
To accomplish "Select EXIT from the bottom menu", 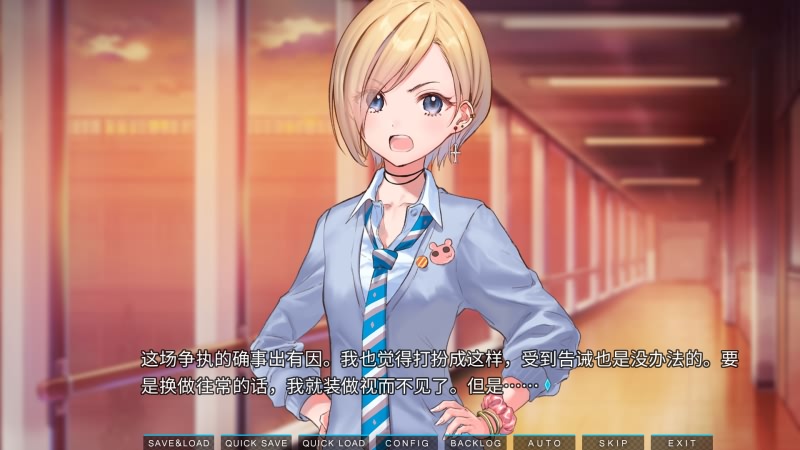I will click(681, 442).
